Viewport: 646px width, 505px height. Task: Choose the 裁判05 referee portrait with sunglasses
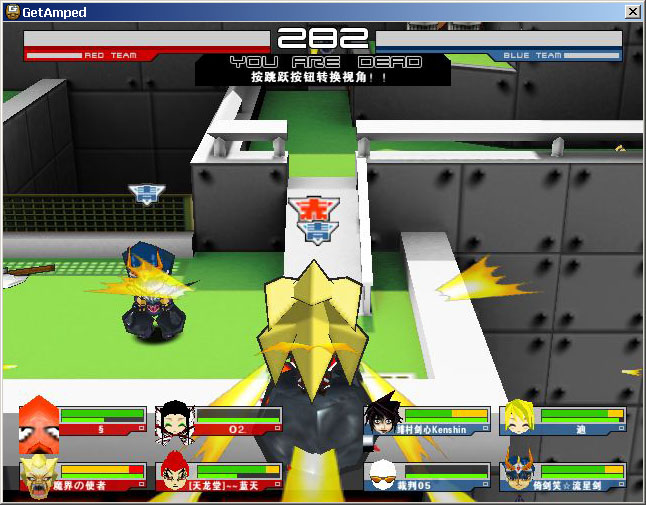point(383,475)
